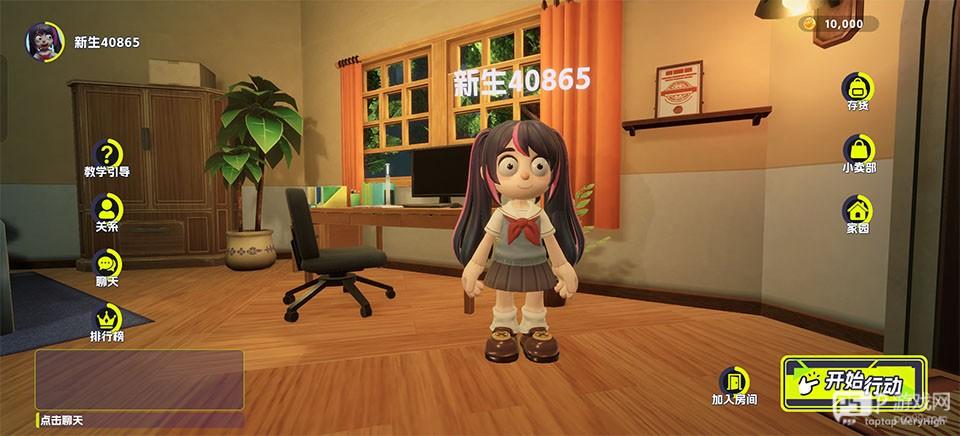Open the 聊天 chat menu
The image size is (960, 436).
coord(107,264)
